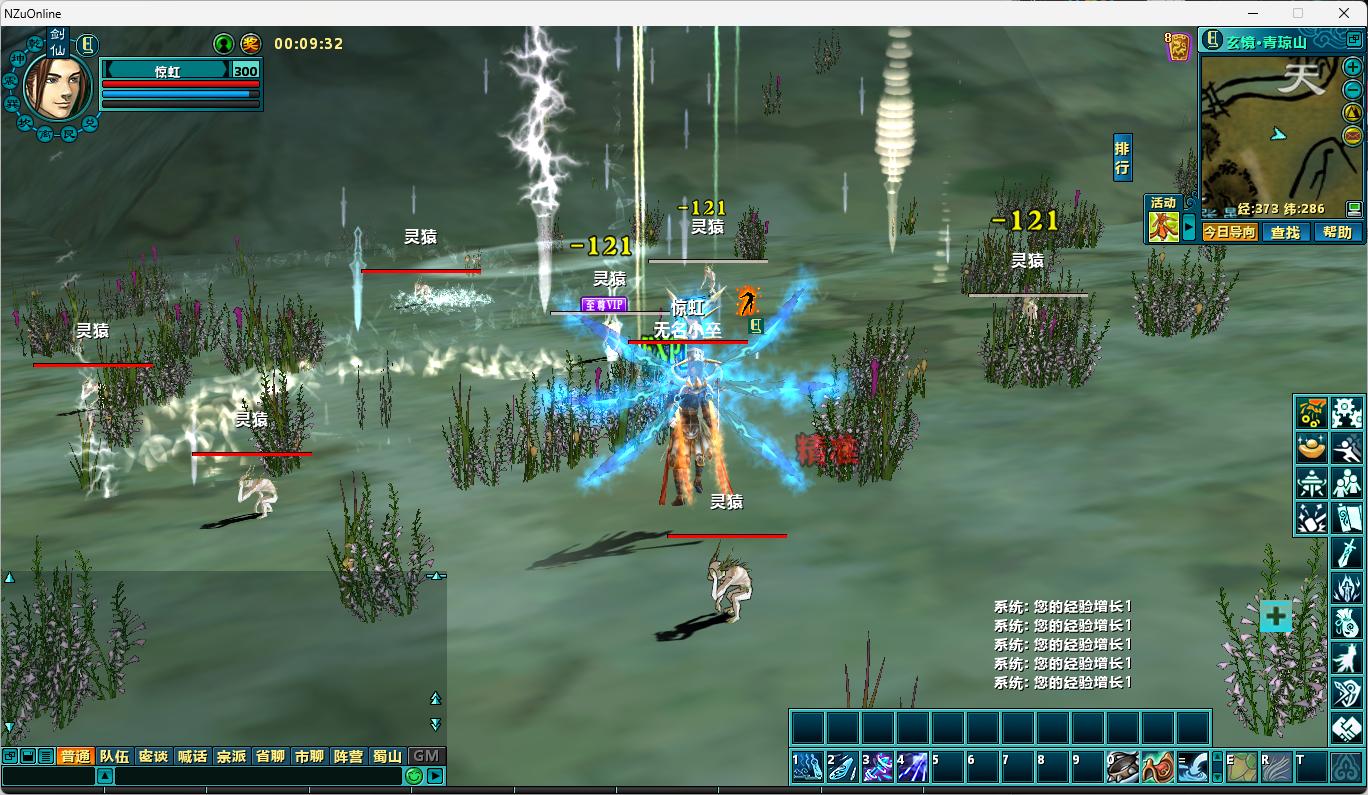Image resolution: width=1368 pixels, height=795 pixels.
Task: Close the NZuOnline window
Action: coord(1344,13)
